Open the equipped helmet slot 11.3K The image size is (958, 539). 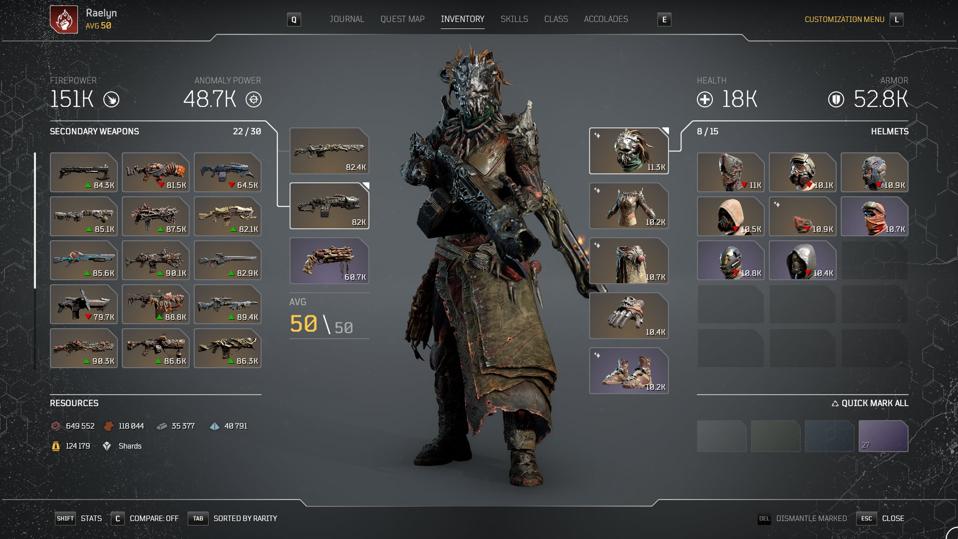[628, 151]
